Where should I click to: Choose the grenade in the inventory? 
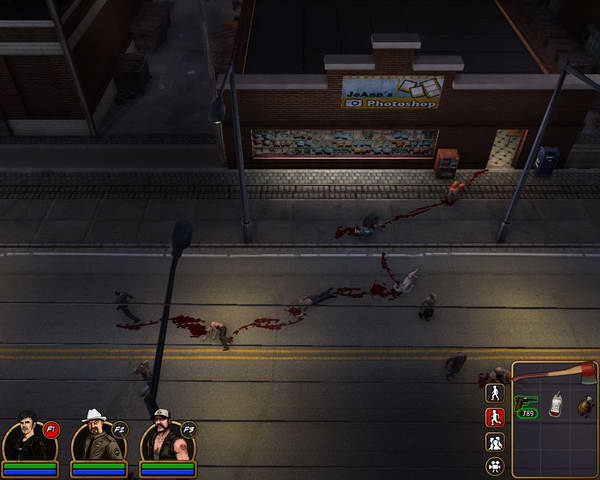pyautogui.click(x=584, y=405)
